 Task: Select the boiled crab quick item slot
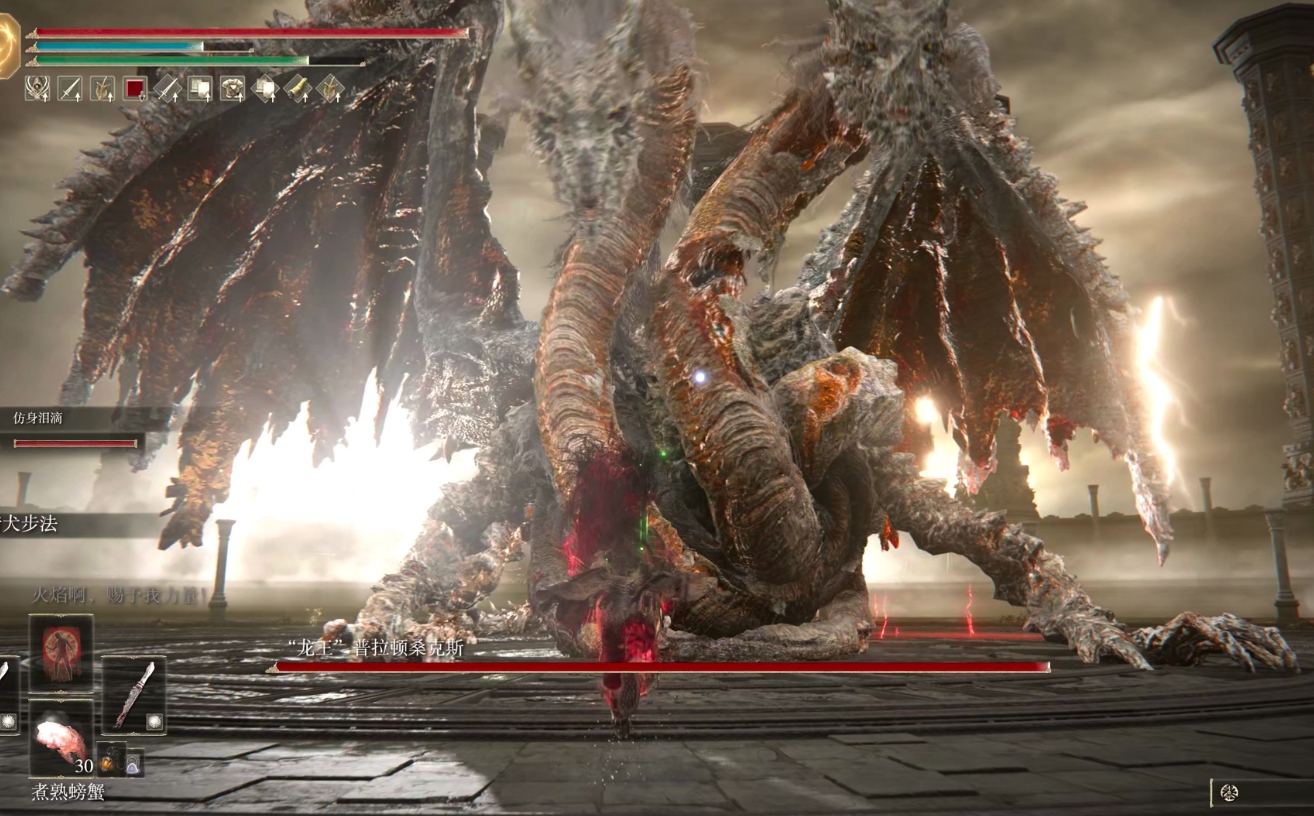tap(61, 737)
